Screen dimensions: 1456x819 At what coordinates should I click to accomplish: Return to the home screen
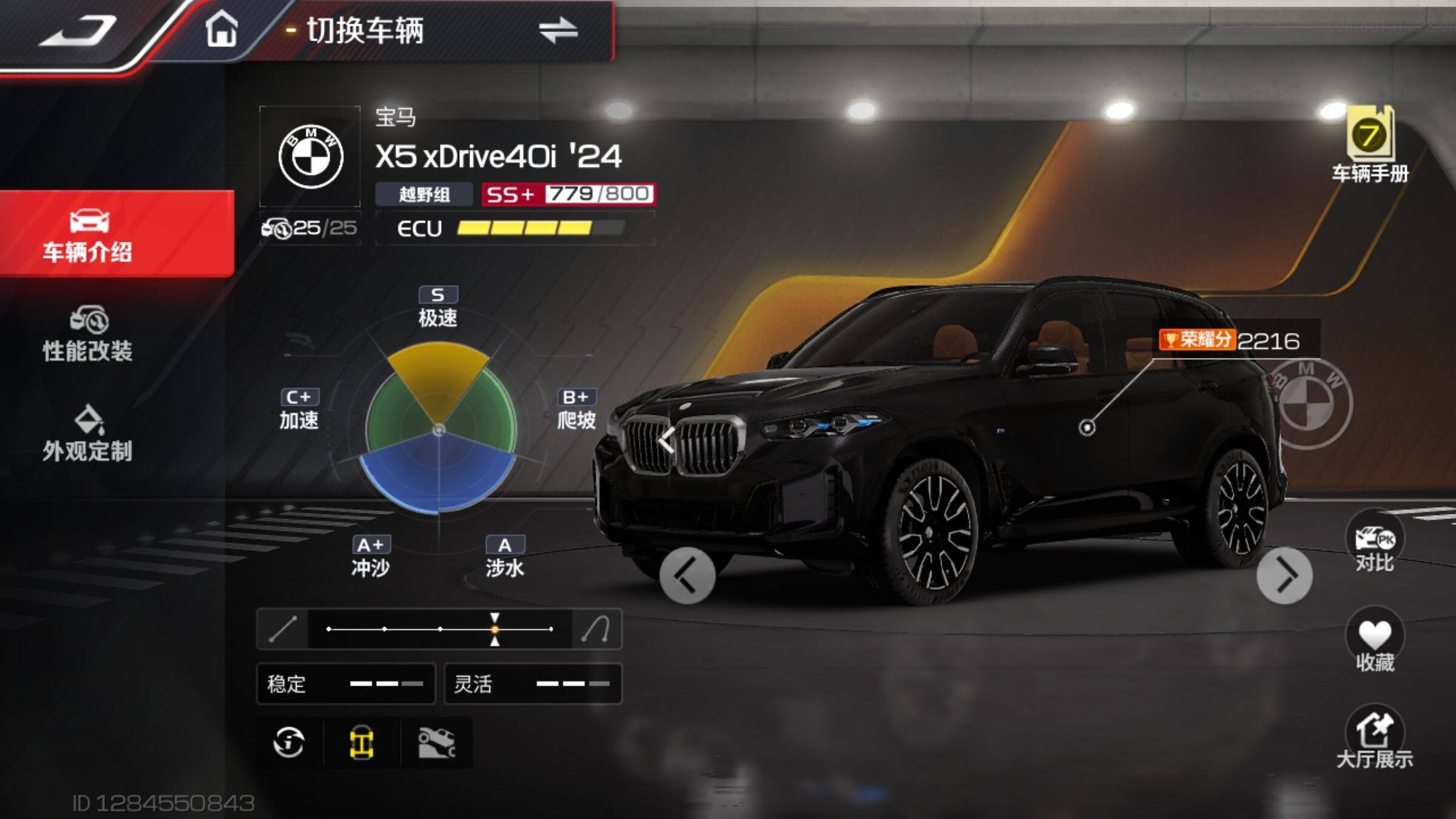point(221,30)
